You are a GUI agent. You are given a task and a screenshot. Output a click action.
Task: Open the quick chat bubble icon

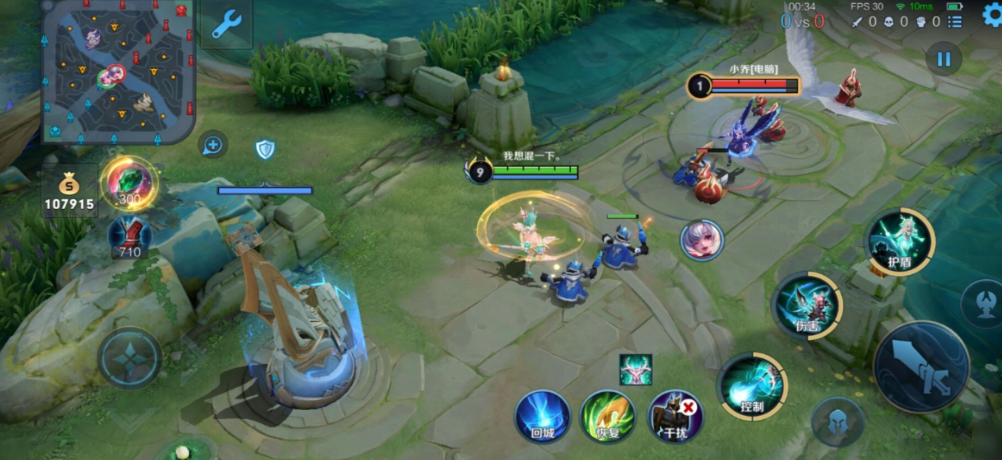212,145
